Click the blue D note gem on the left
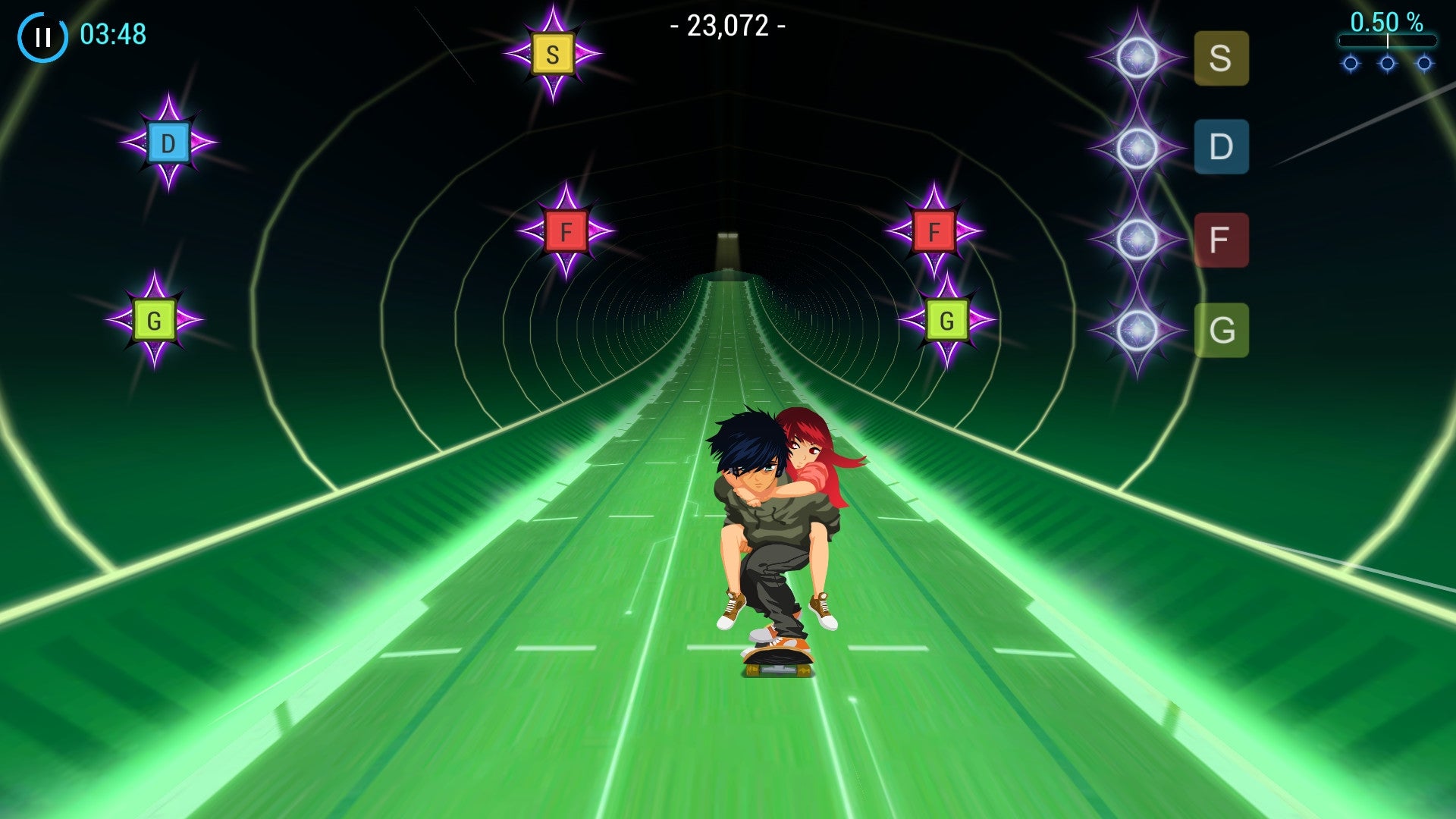Image resolution: width=1456 pixels, height=819 pixels. tap(166, 141)
